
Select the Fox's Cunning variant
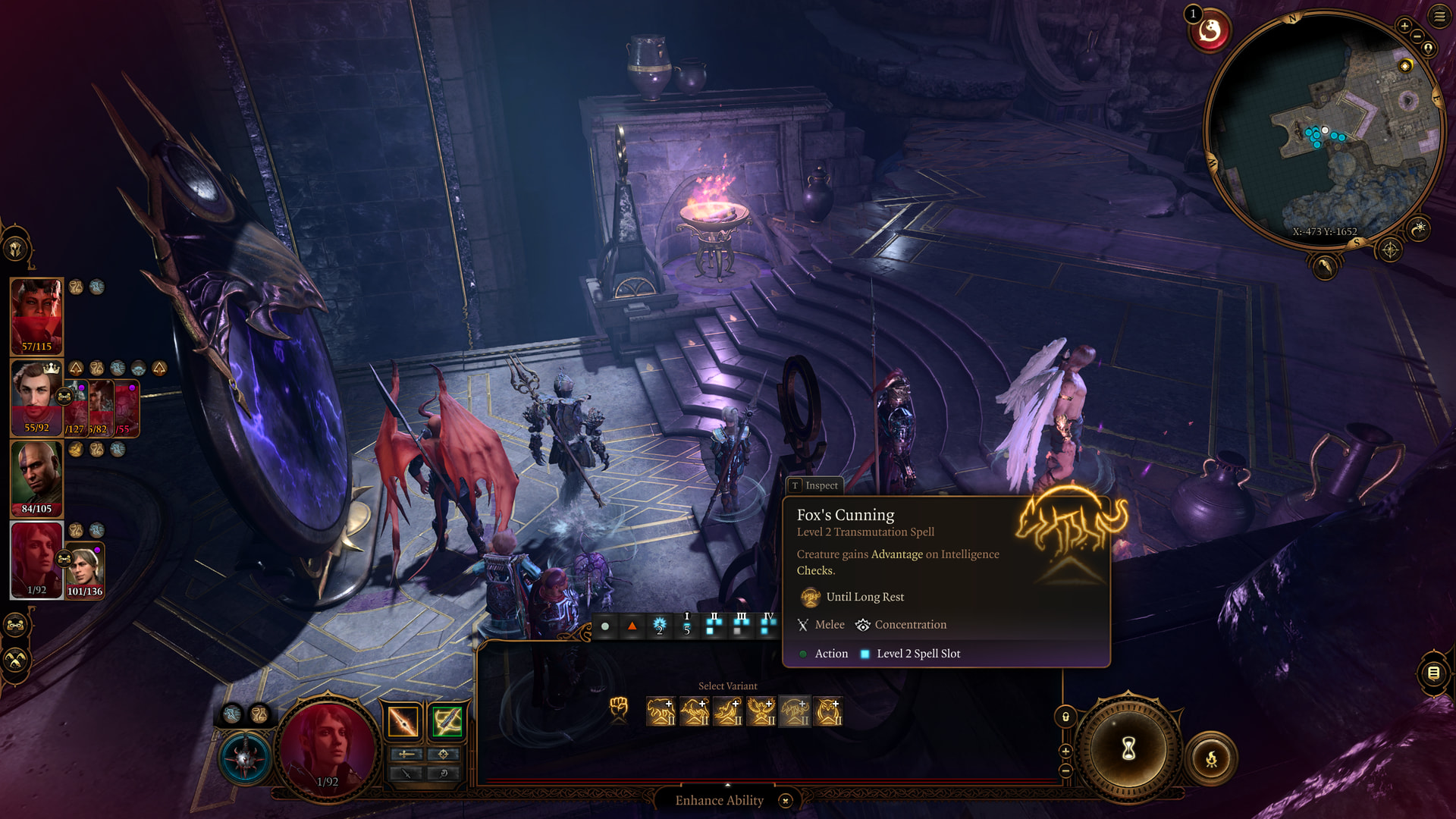coord(794,712)
